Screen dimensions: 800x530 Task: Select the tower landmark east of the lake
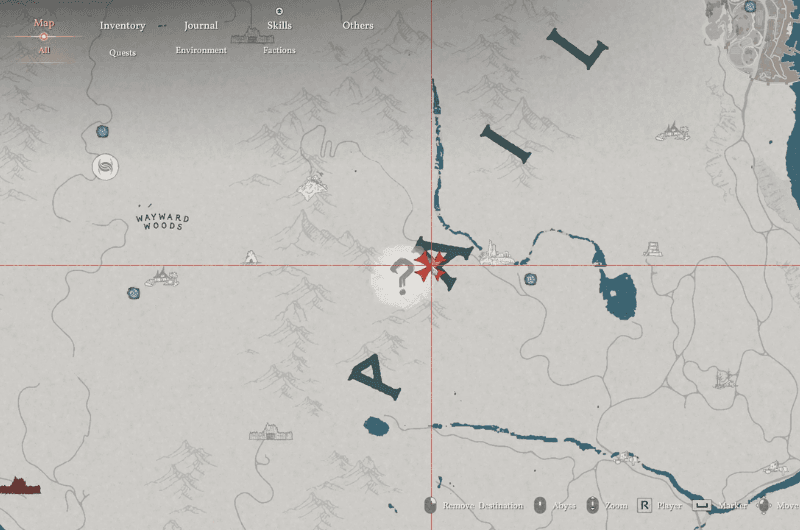click(653, 248)
